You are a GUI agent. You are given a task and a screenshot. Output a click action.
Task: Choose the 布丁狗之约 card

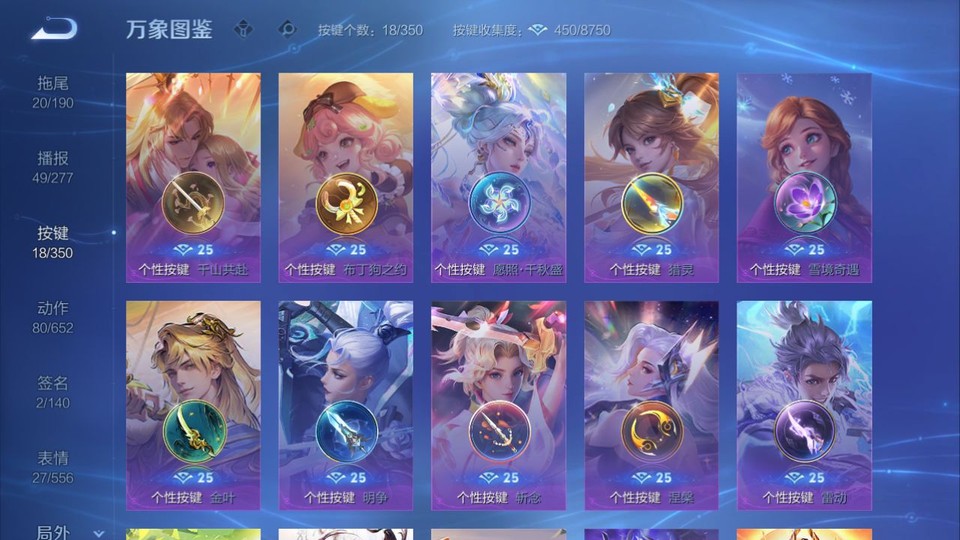346,177
